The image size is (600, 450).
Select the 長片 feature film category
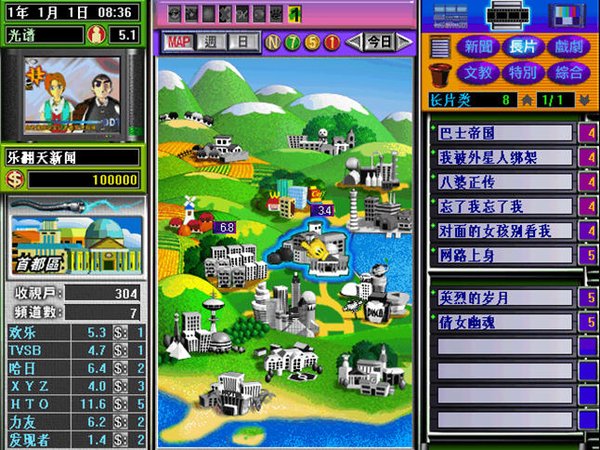point(523,47)
